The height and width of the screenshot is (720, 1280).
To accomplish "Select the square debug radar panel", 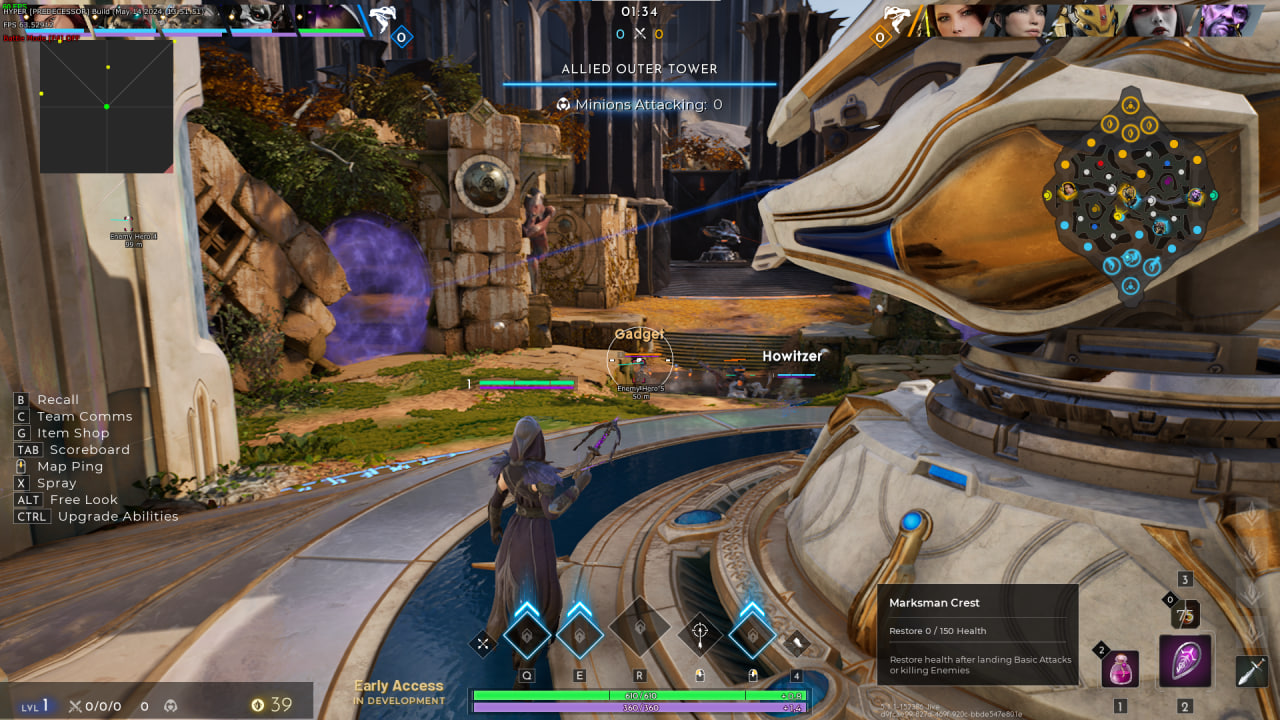I will 107,106.
